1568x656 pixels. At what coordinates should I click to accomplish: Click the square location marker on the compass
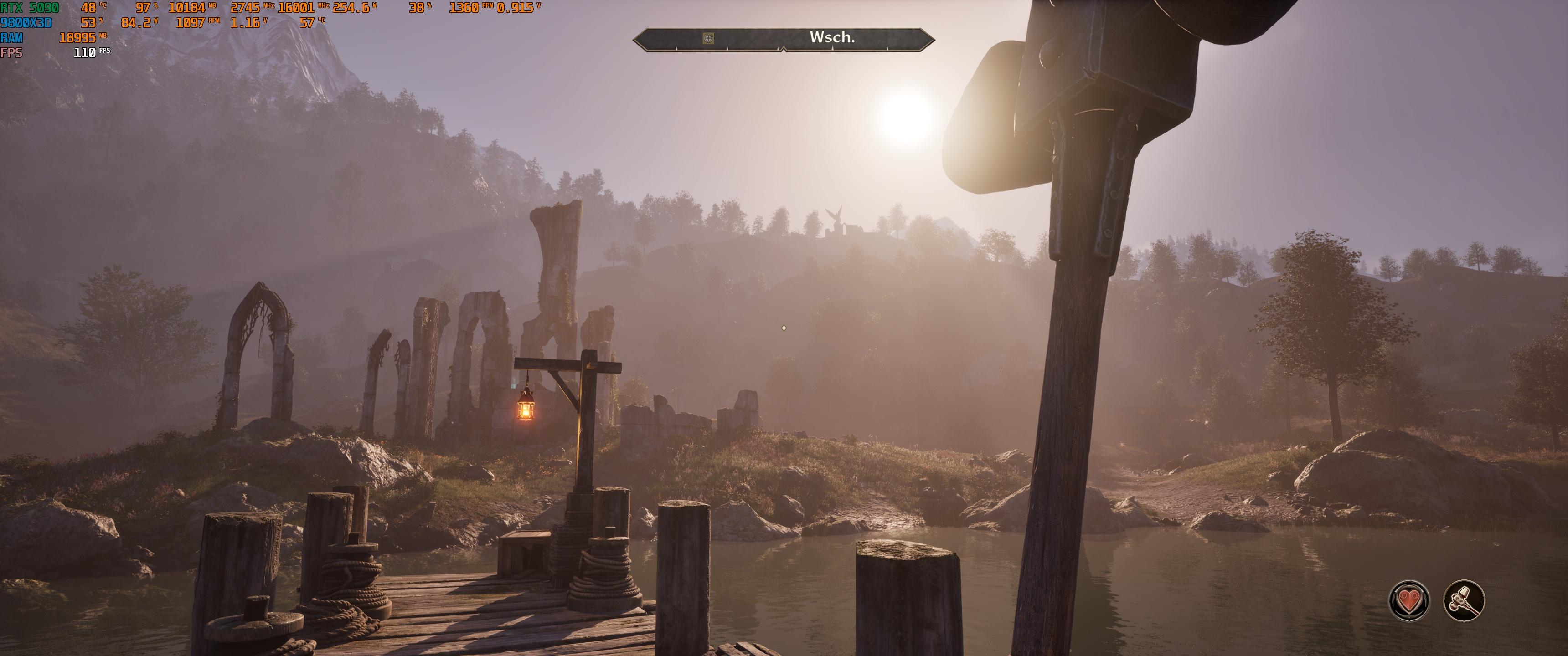[x=708, y=38]
